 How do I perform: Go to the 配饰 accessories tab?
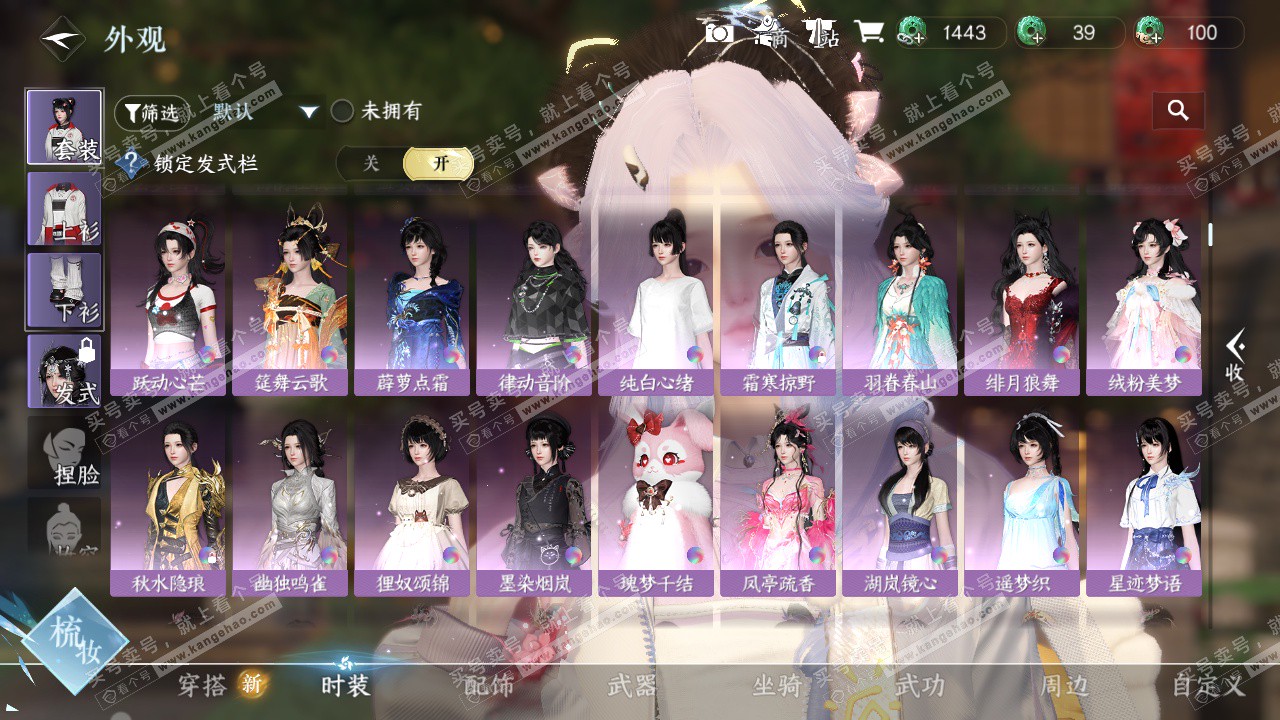click(489, 685)
